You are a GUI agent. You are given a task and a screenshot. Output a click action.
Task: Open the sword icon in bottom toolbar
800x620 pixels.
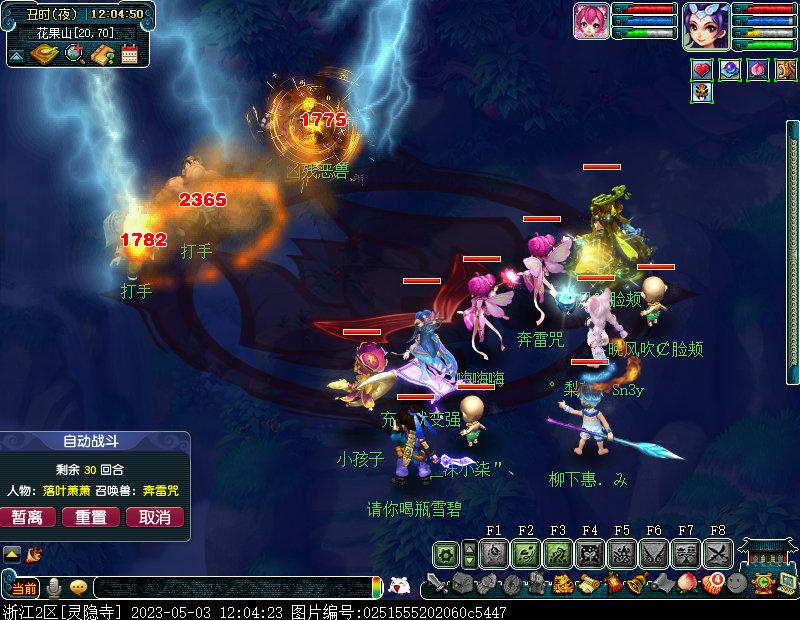[437, 583]
